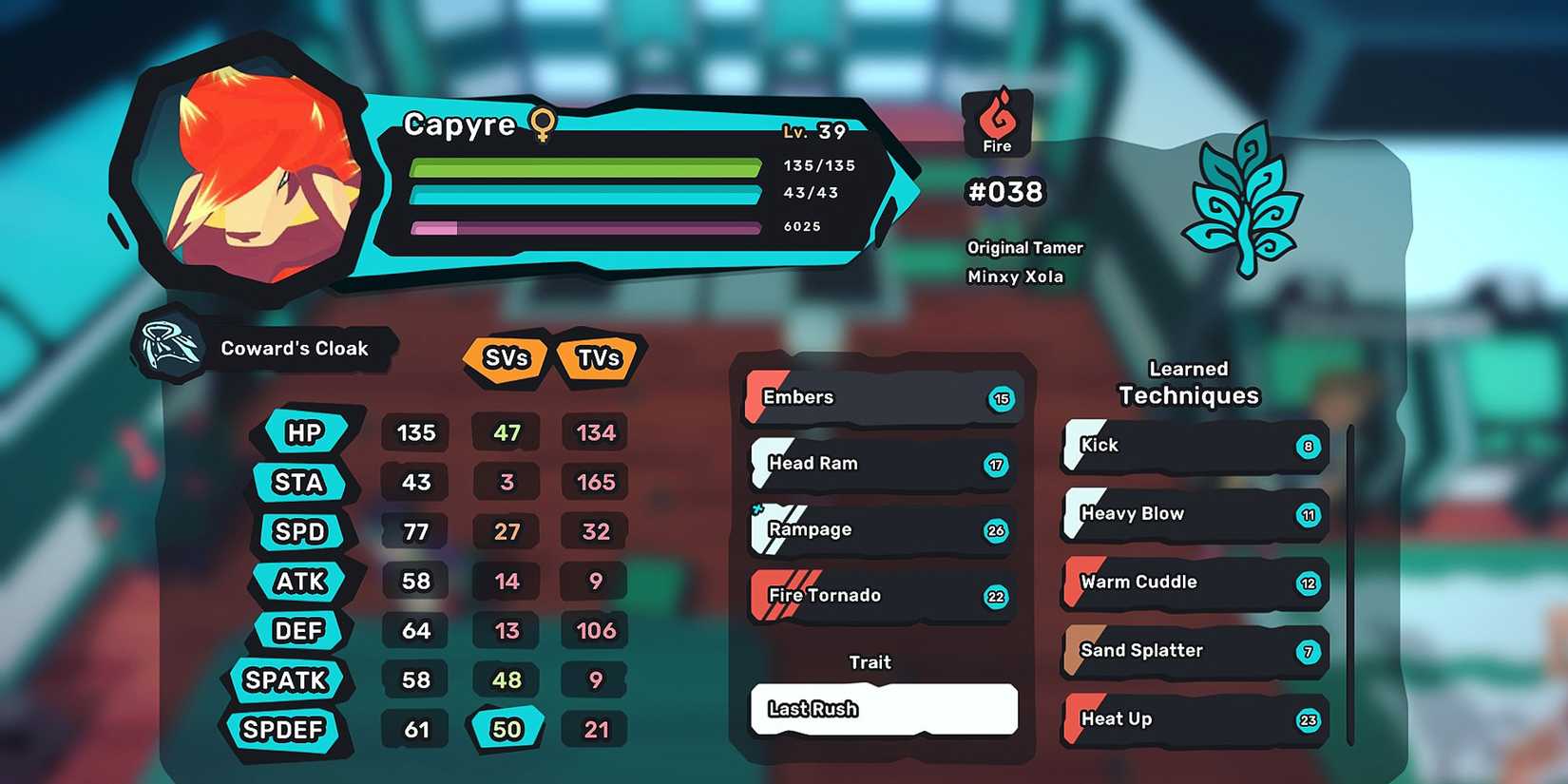Viewport: 1568px width, 784px height.
Task: Click the Sand Splatter earth-type icon
Action: pyautogui.click(x=1074, y=652)
